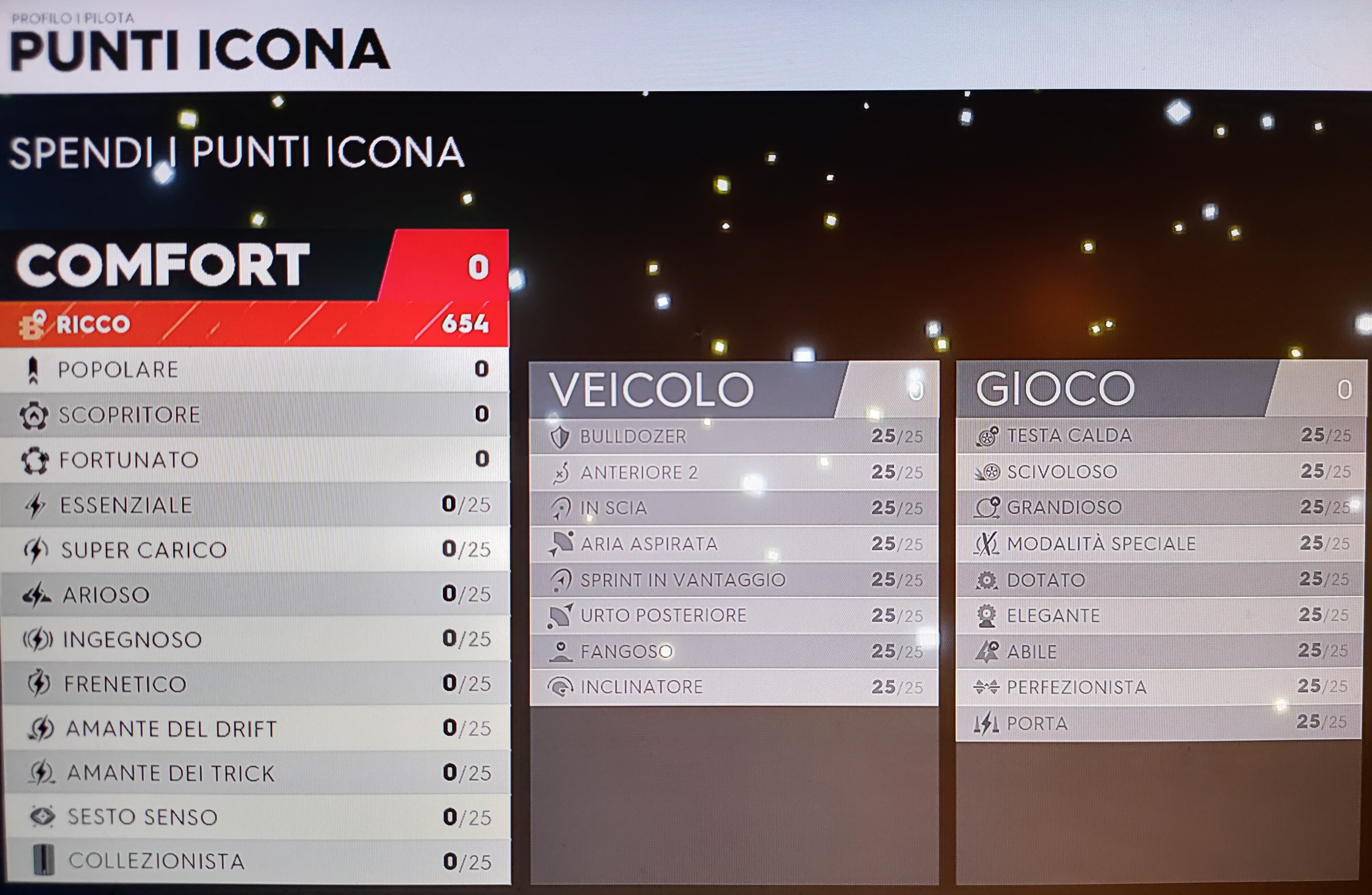Select Super Carico in the Comfort list
Viewport: 1372px width, 895px height.
coord(254,549)
